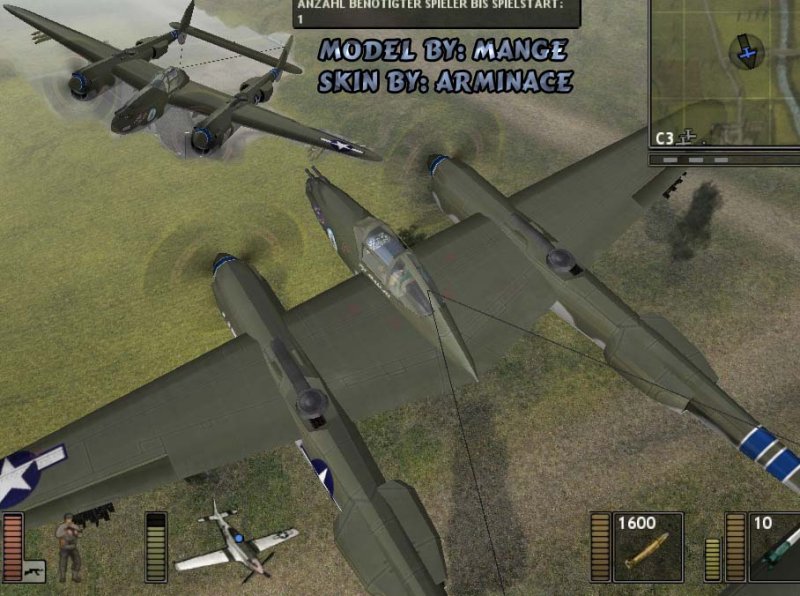Click the soldier status icon
The image size is (800, 596).
[x=69, y=547]
